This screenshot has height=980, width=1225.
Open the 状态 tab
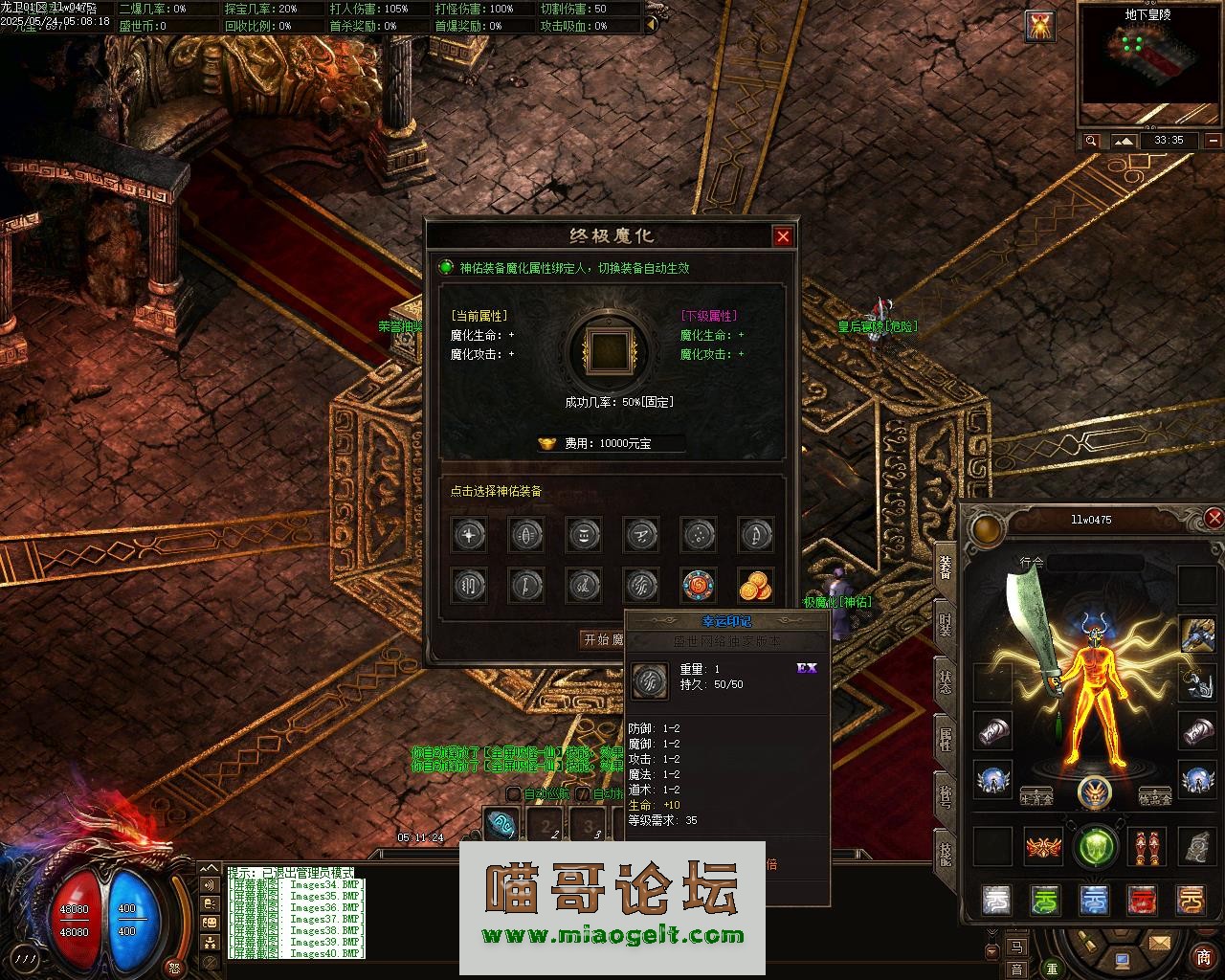click(x=946, y=680)
